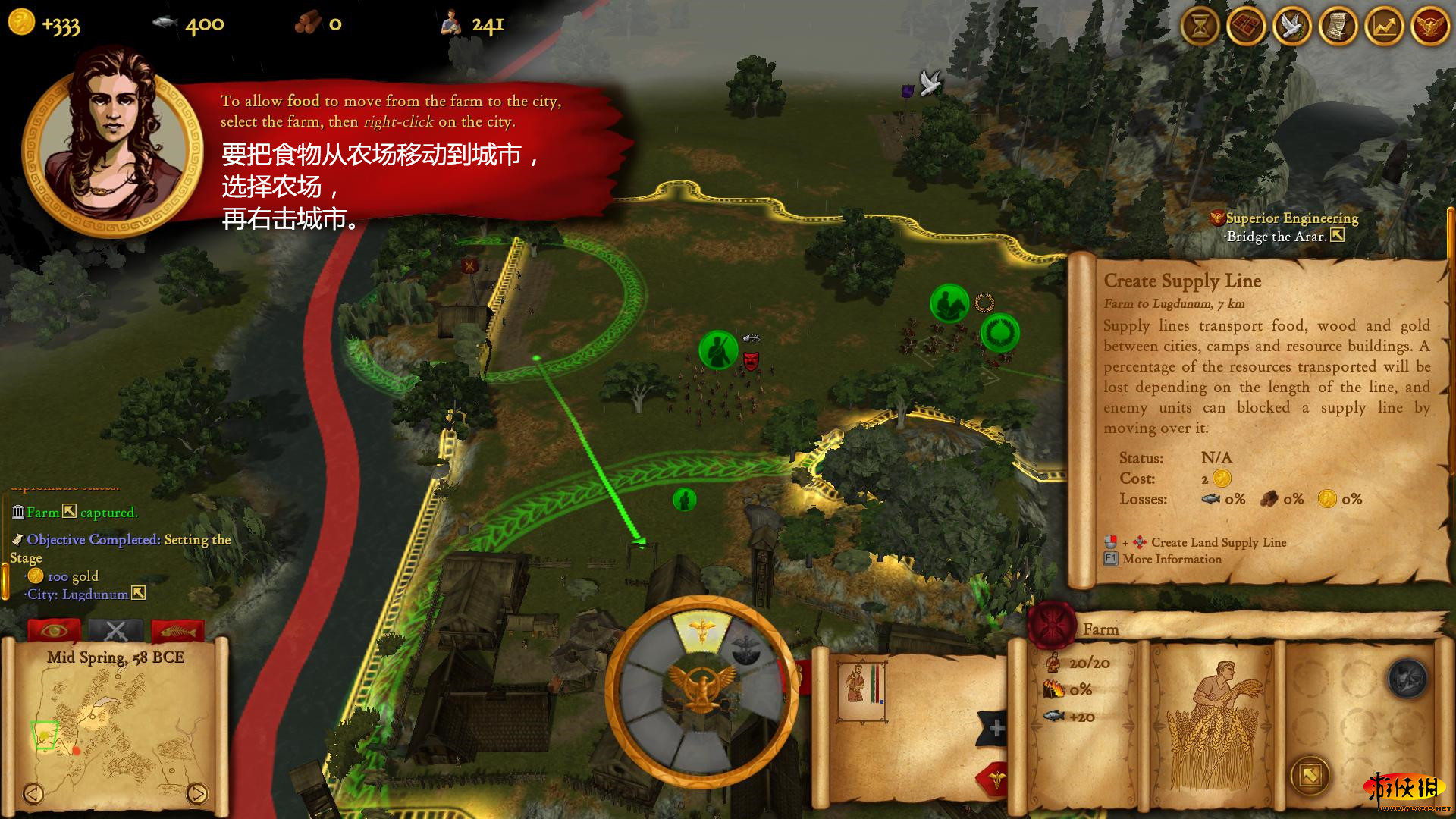This screenshot has height=819, width=1456.
Task: Open the red book icon button
Action: (x=1246, y=27)
